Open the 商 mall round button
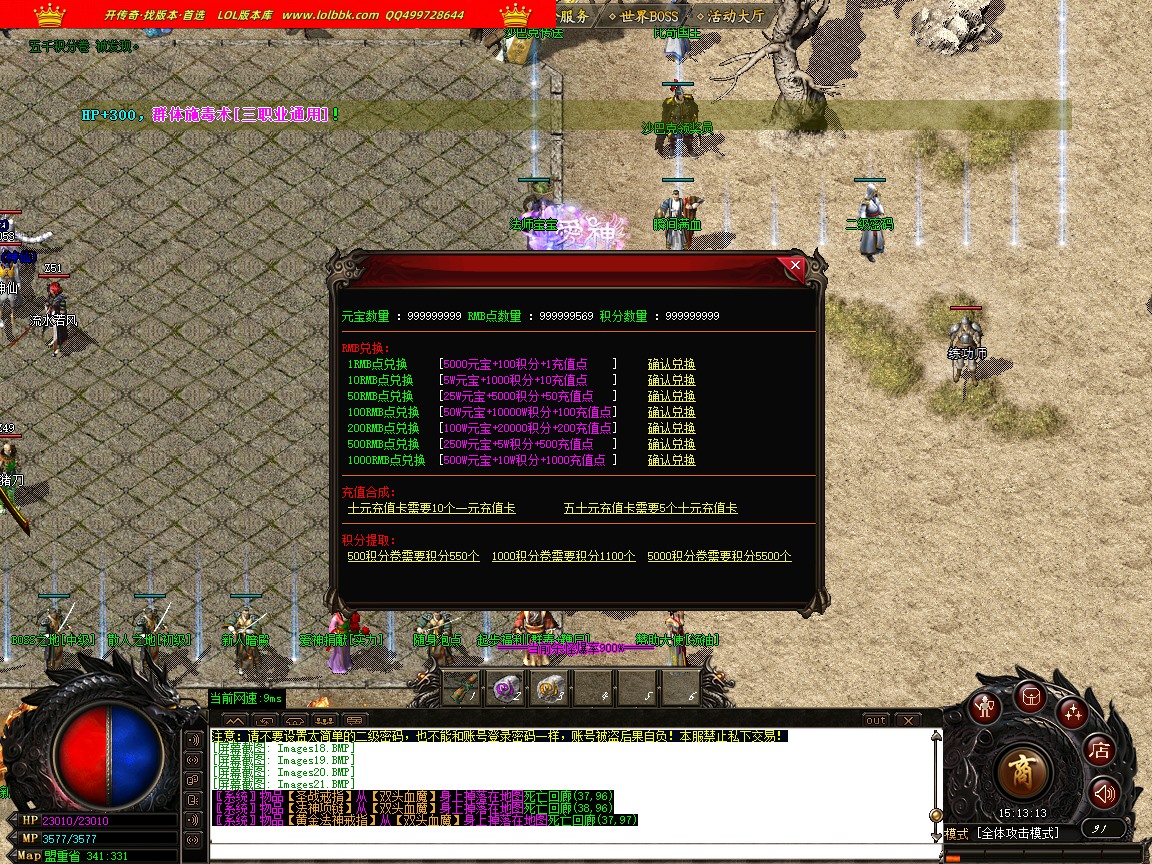Image resolution: width=1152 pixels, height=864 pixels. click(1025, 770)
